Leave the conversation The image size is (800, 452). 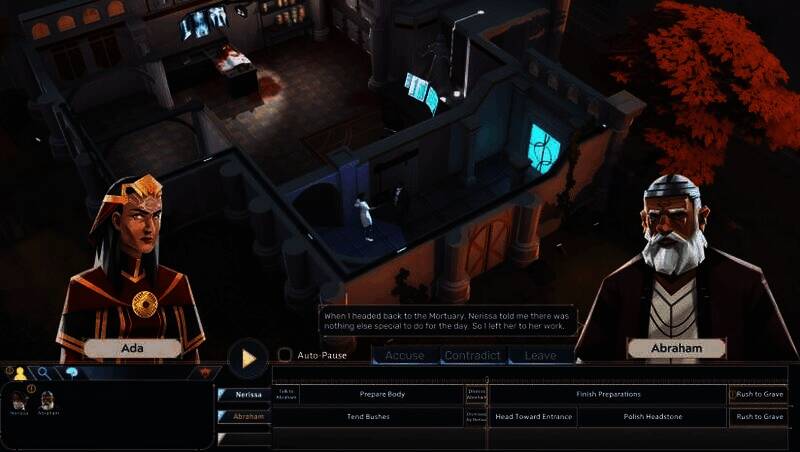(541, 355)
